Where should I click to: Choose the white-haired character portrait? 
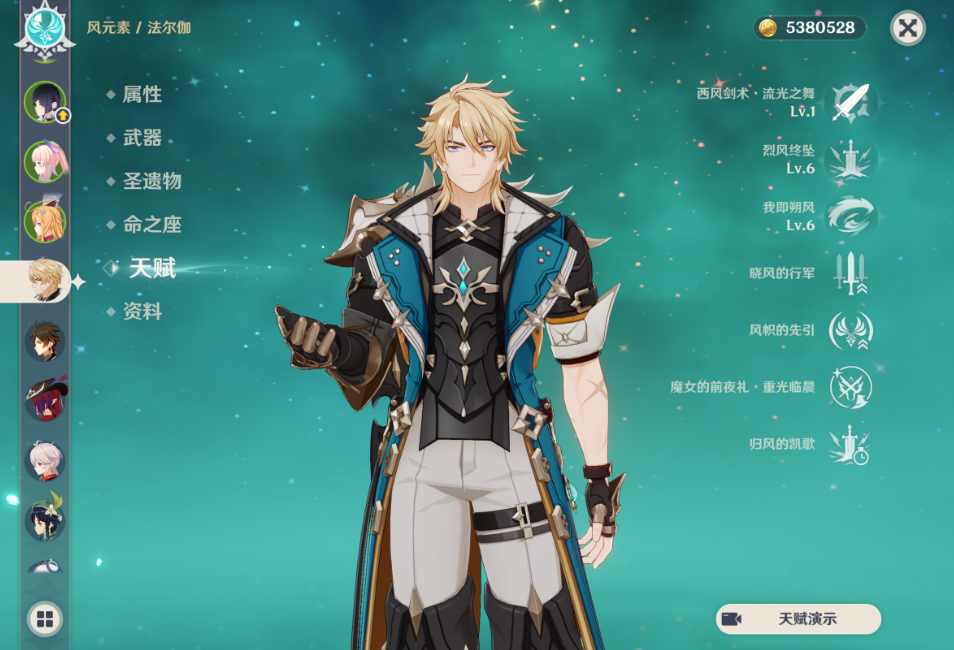pyautogui.click(x=45, y=461)
